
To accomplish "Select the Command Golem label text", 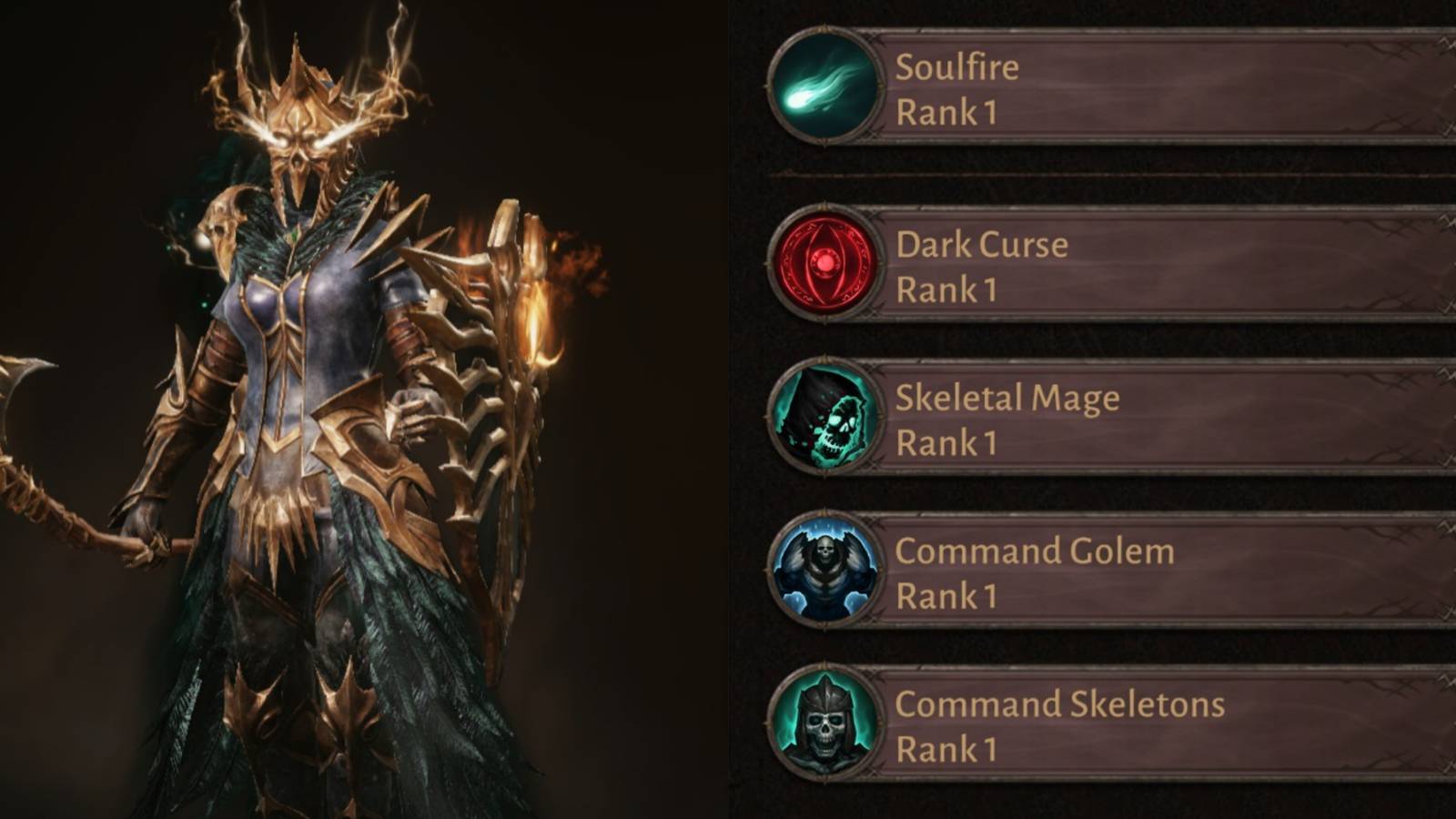I will 1035,551.
